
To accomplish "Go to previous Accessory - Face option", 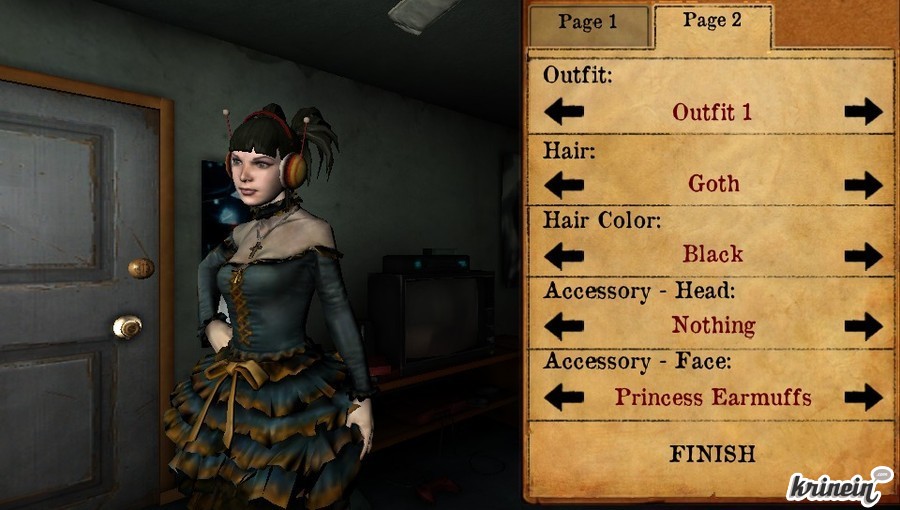I will pos(564,397).
